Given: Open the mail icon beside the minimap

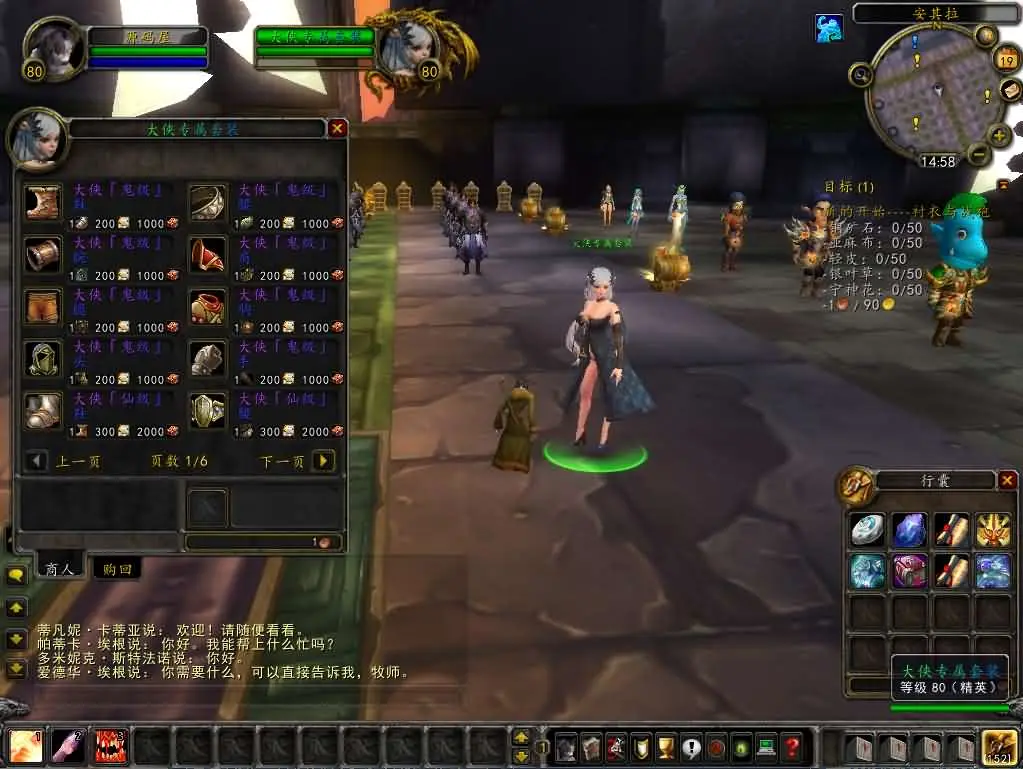Looking at the screenshot, I should click(x=1009, y=89).
